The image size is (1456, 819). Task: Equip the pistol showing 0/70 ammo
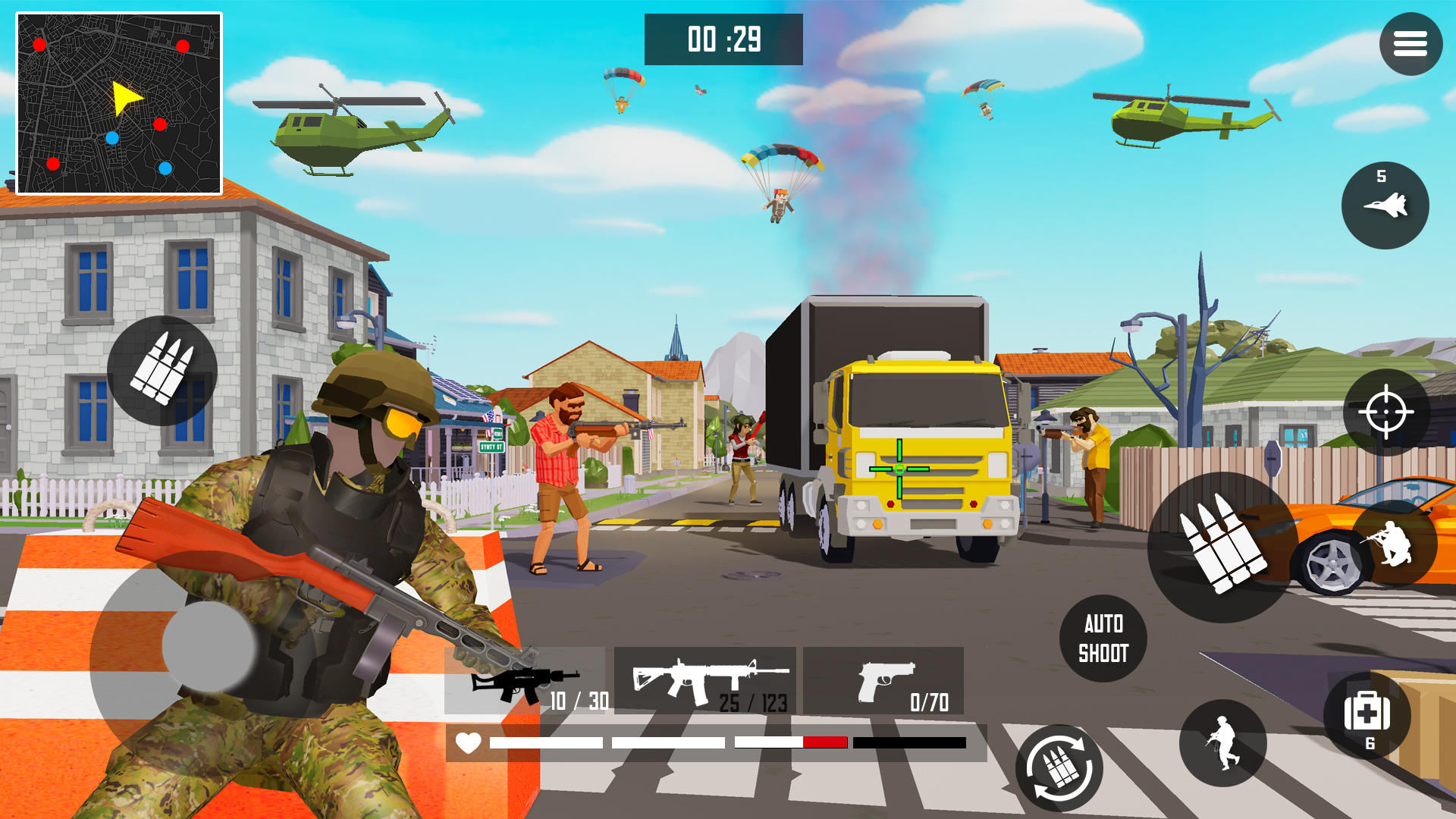[x=883, y=681]
